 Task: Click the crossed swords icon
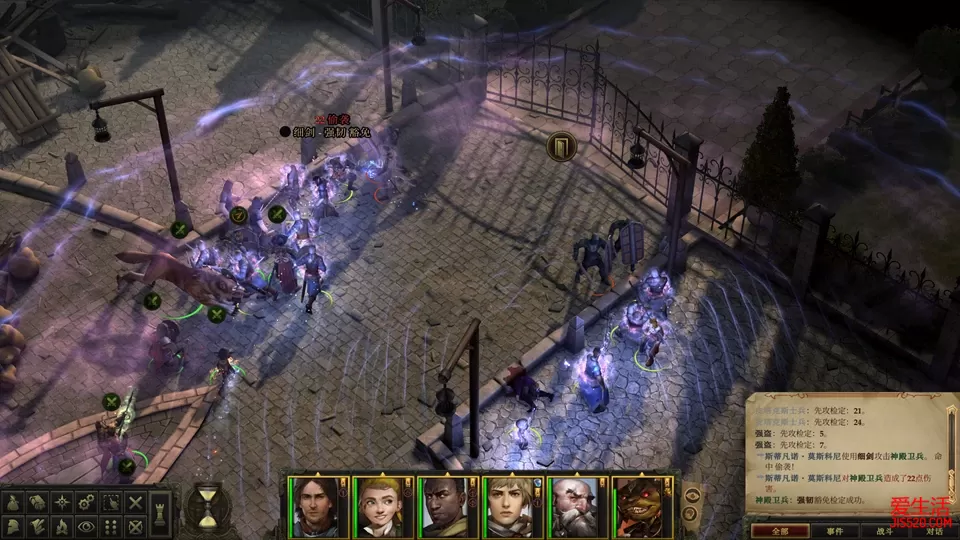(x=135, y=502)
